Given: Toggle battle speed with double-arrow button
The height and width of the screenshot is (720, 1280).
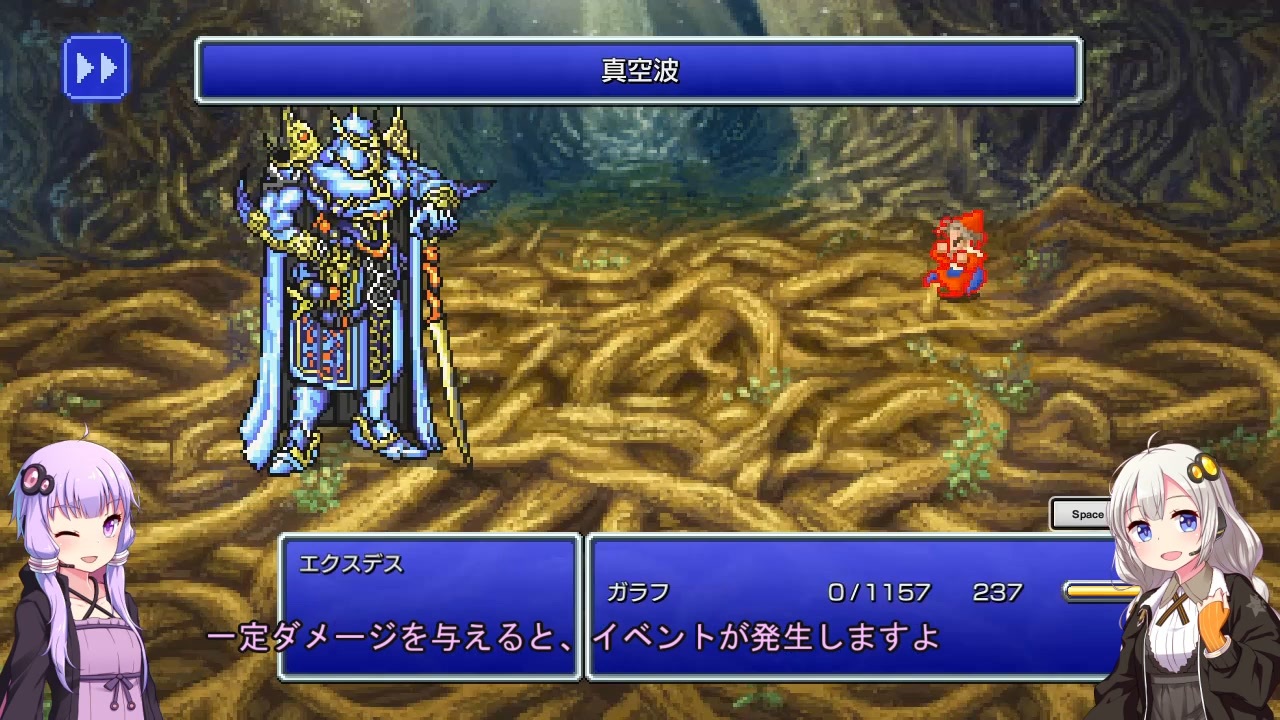Looking at the screenshot, I should coord(95,67).
